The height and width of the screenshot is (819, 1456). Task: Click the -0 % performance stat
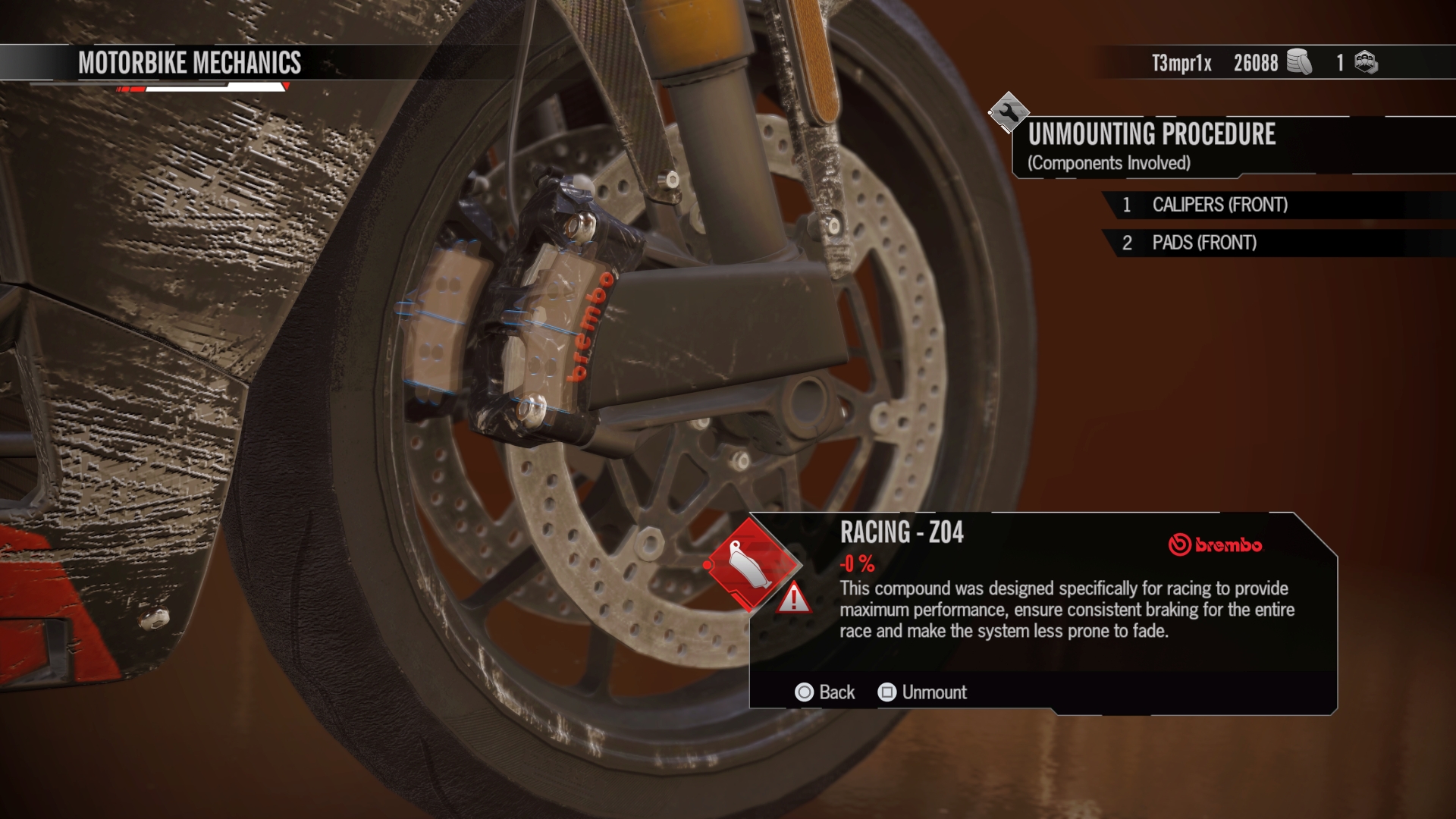pos(856,563)
